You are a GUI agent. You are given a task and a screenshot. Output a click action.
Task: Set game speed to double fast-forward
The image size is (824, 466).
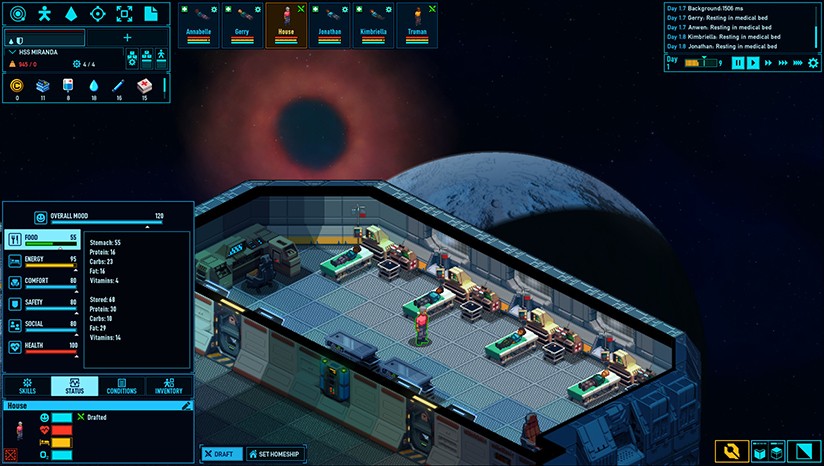click(x=768, y=63)
